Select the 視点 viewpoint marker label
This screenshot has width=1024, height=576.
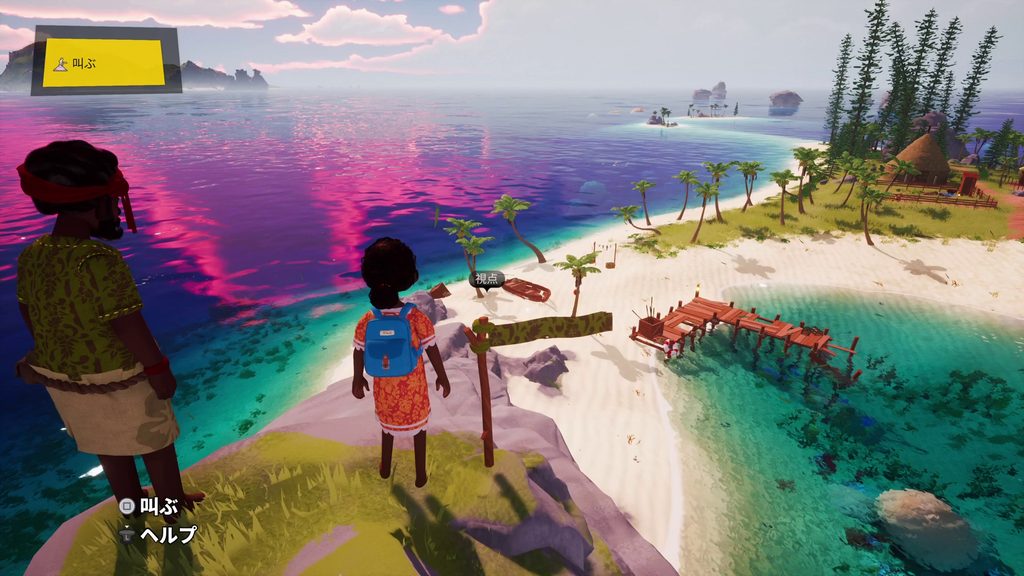tap(486, 280)
